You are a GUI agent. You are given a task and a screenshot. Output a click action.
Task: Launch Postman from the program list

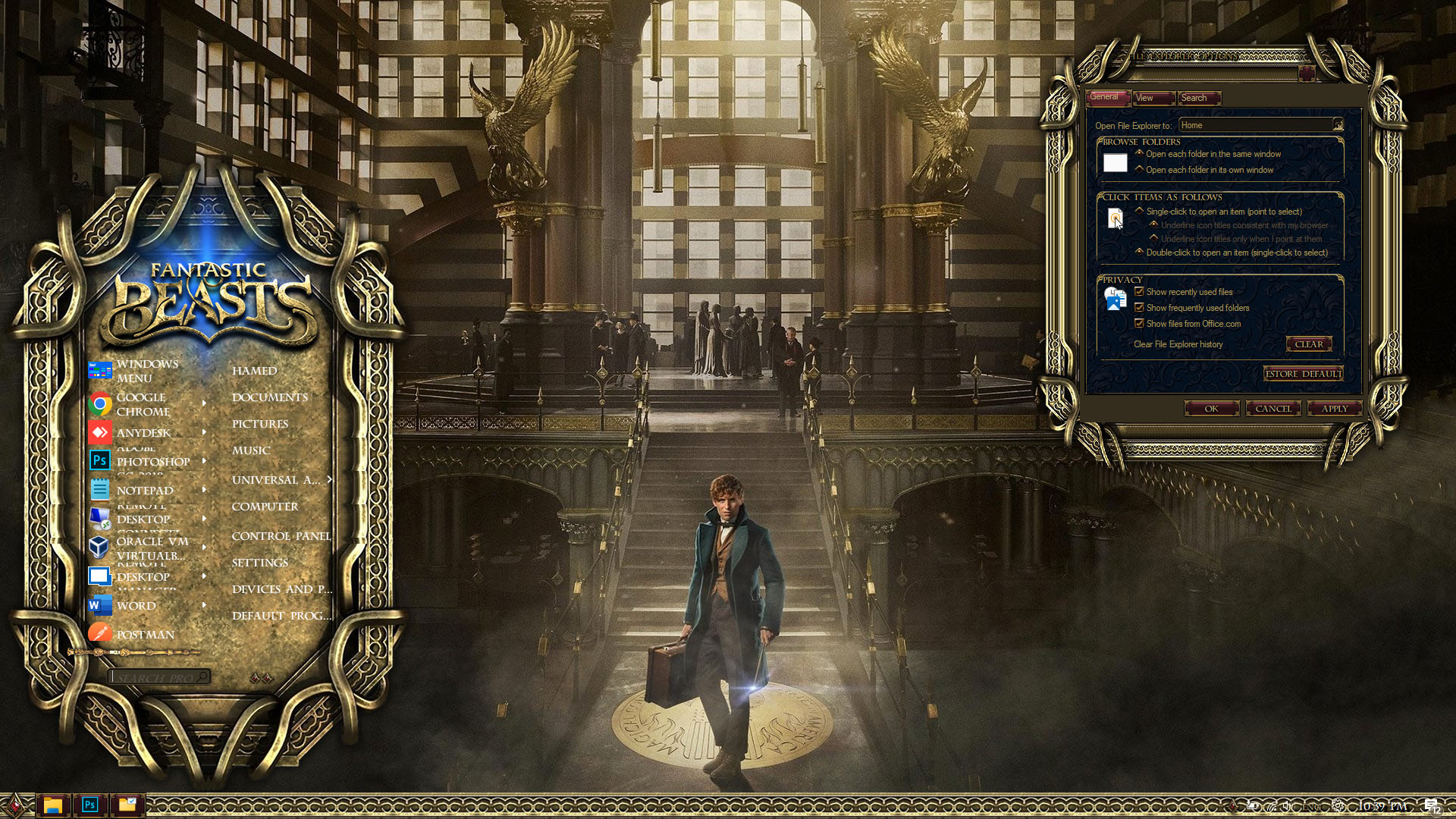pyautogui.click(x=145, y=635)
